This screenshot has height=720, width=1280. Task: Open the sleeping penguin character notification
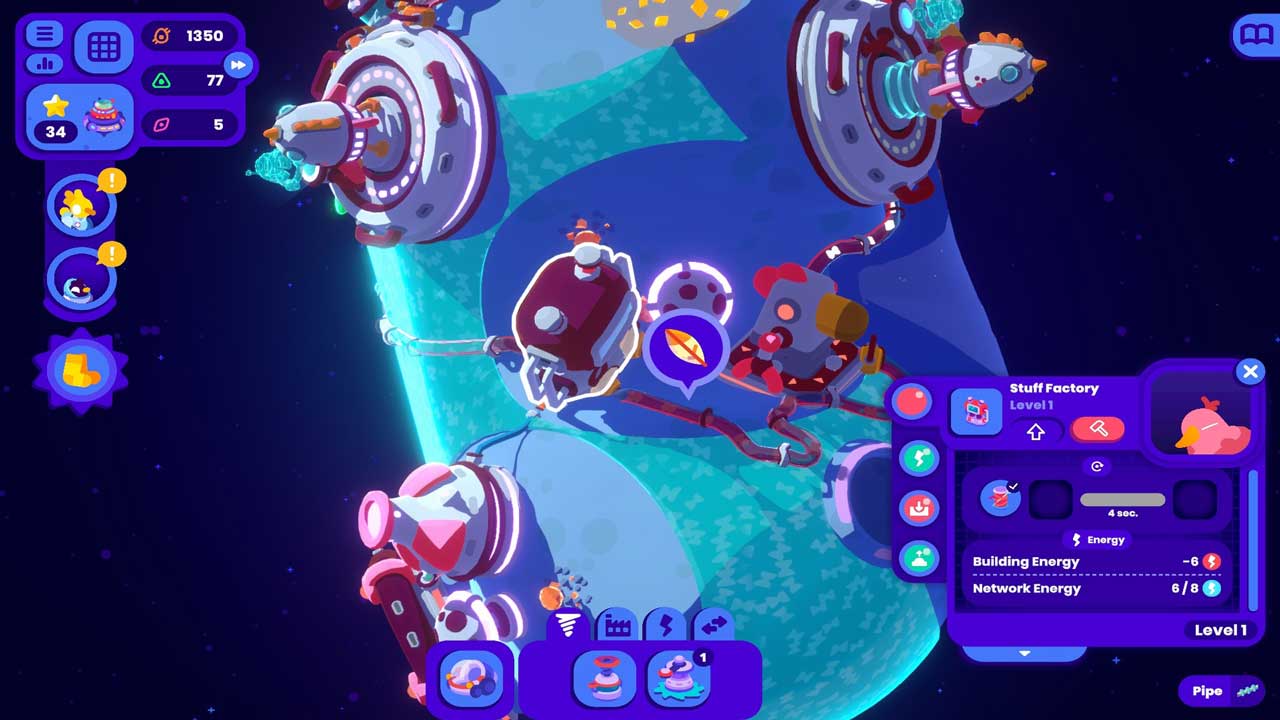(x=81, y=279)
